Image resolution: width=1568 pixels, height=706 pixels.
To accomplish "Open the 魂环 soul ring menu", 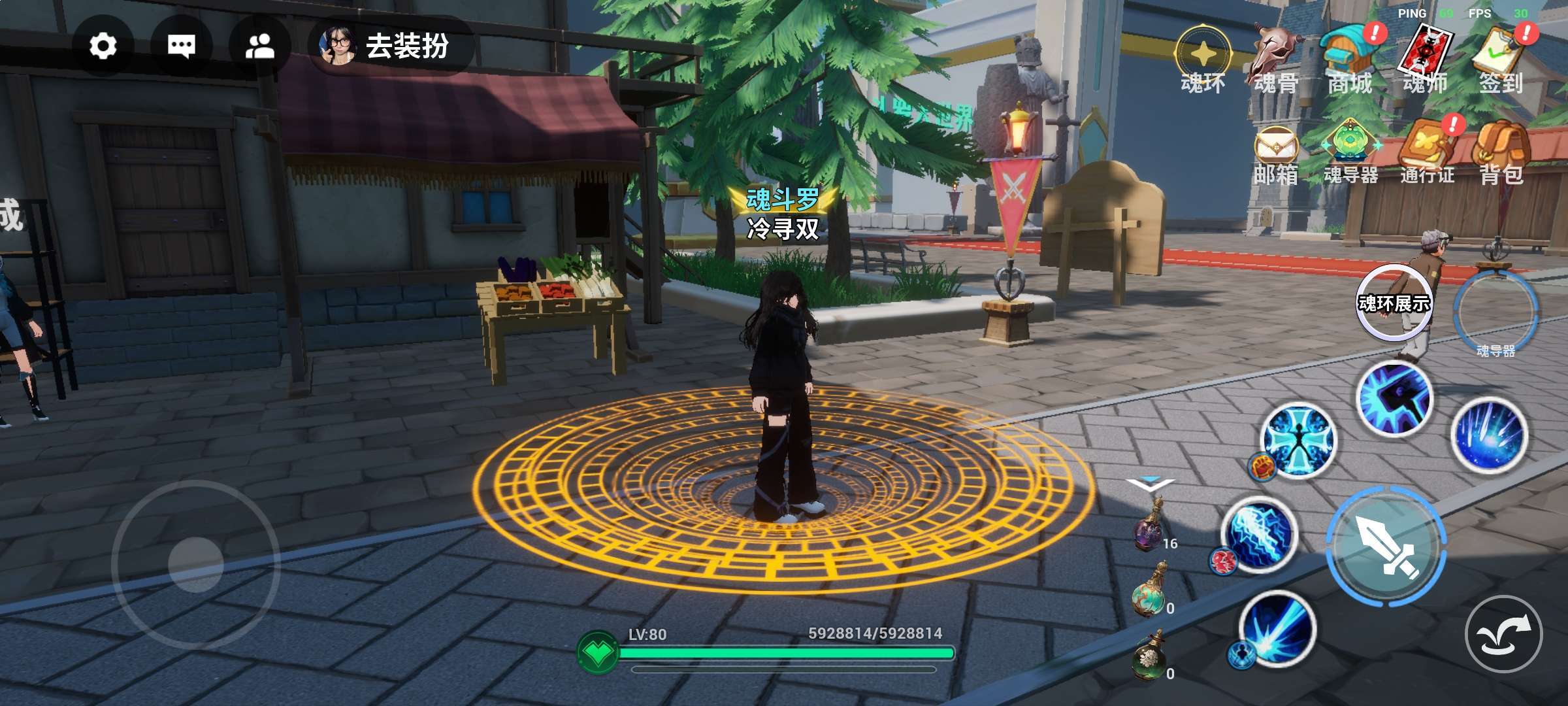I will [x=1203, y=60].
